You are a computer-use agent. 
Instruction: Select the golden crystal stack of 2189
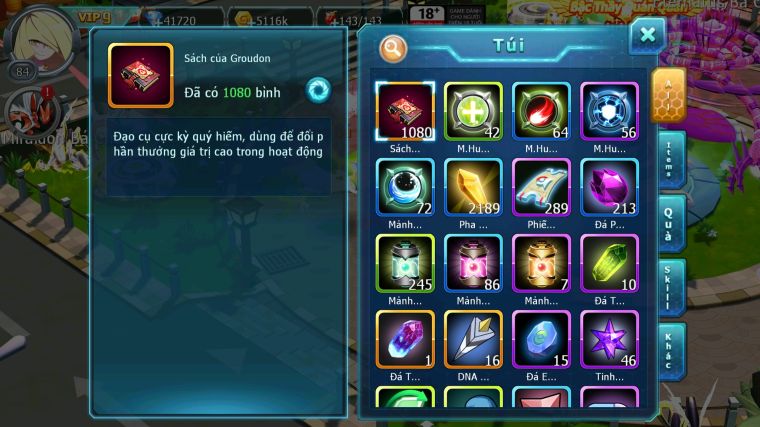pos(473,187)
